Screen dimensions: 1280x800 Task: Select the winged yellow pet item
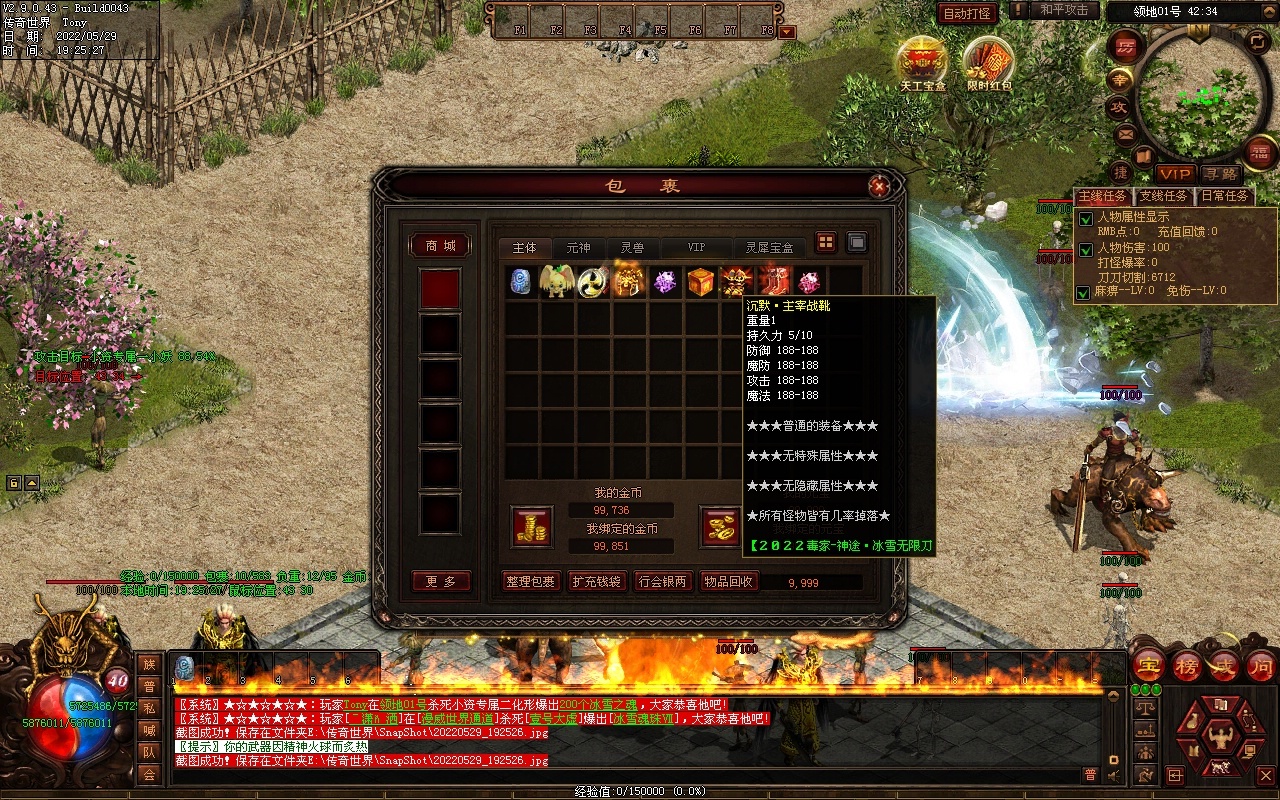[x=556, y=282]
